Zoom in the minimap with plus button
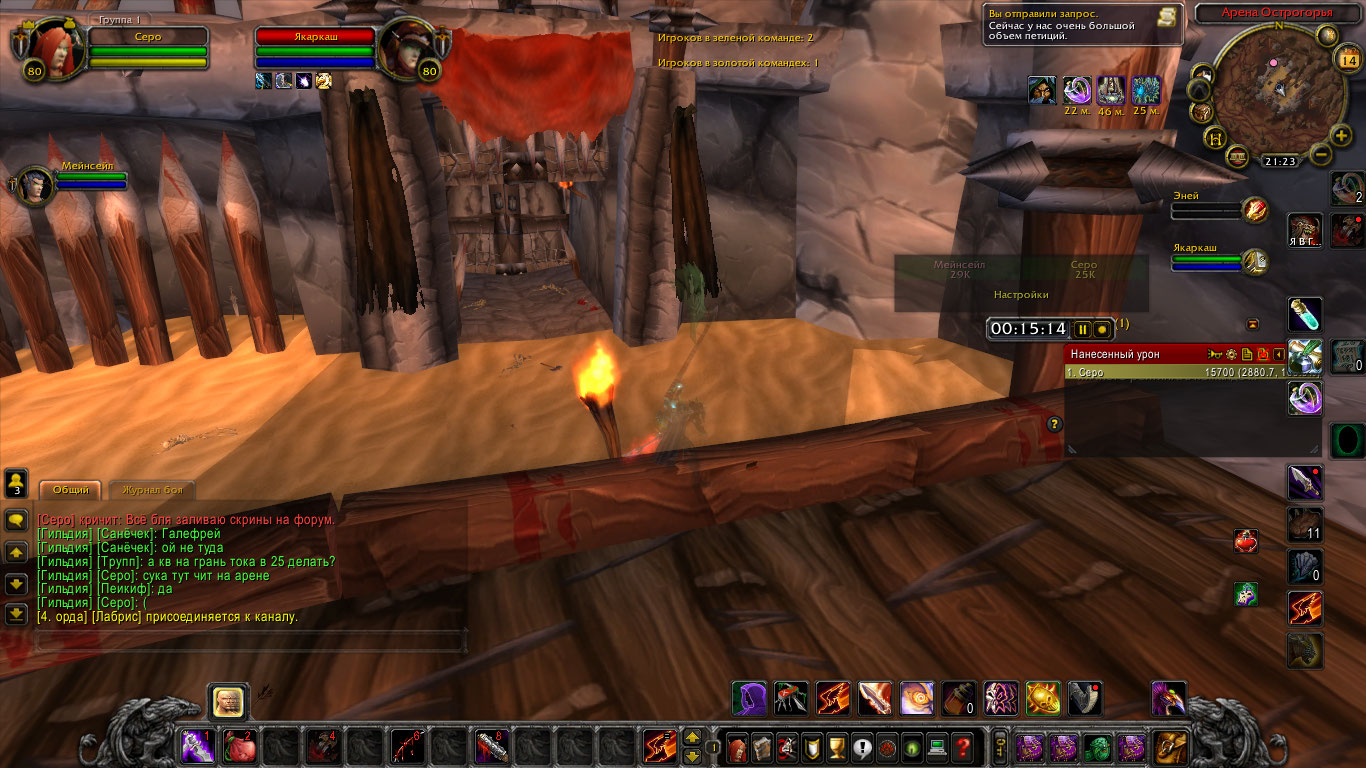Screen dimensions: 1366x768 (x=1342, y=136)
